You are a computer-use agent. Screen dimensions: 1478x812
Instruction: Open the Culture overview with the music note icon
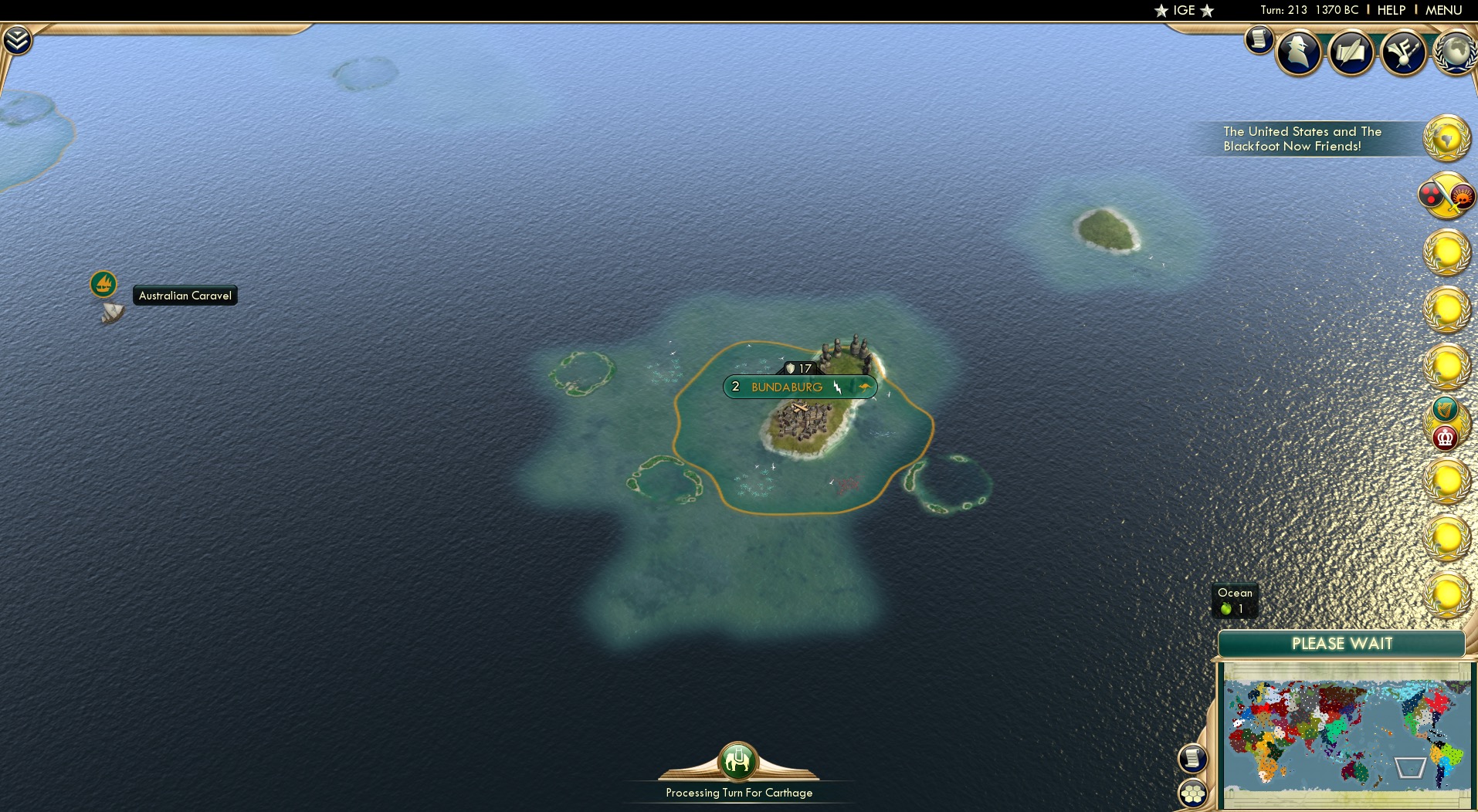pyautogui.click(x=1404, y=52)
